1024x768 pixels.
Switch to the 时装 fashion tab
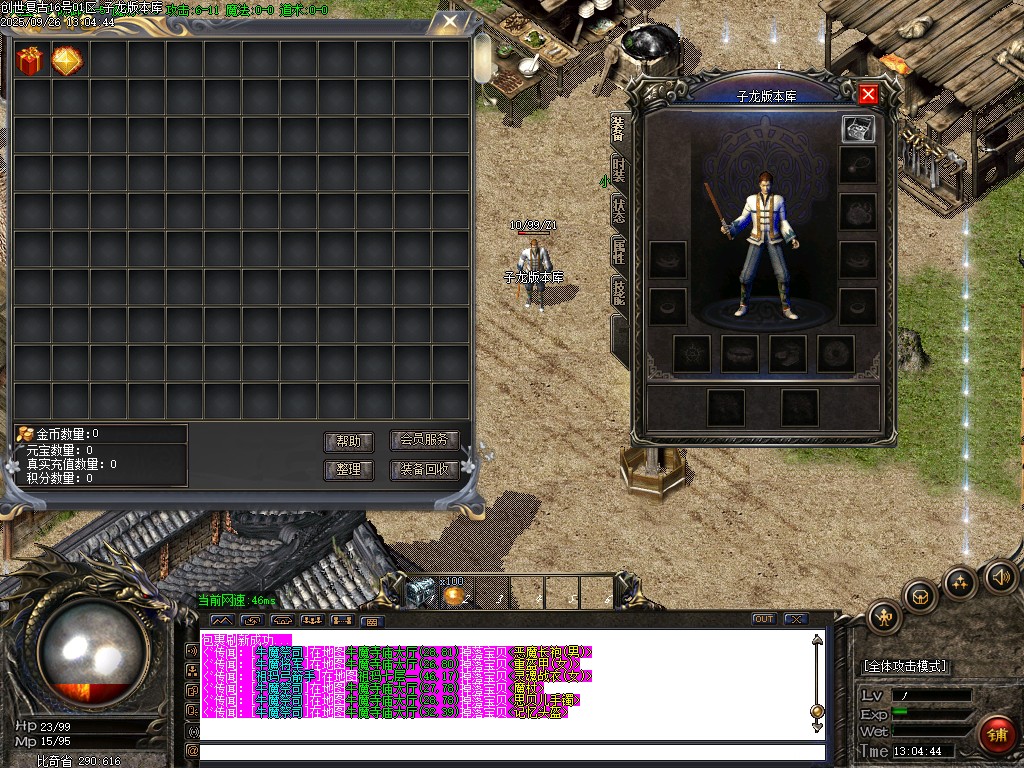[x=619, y=171]
